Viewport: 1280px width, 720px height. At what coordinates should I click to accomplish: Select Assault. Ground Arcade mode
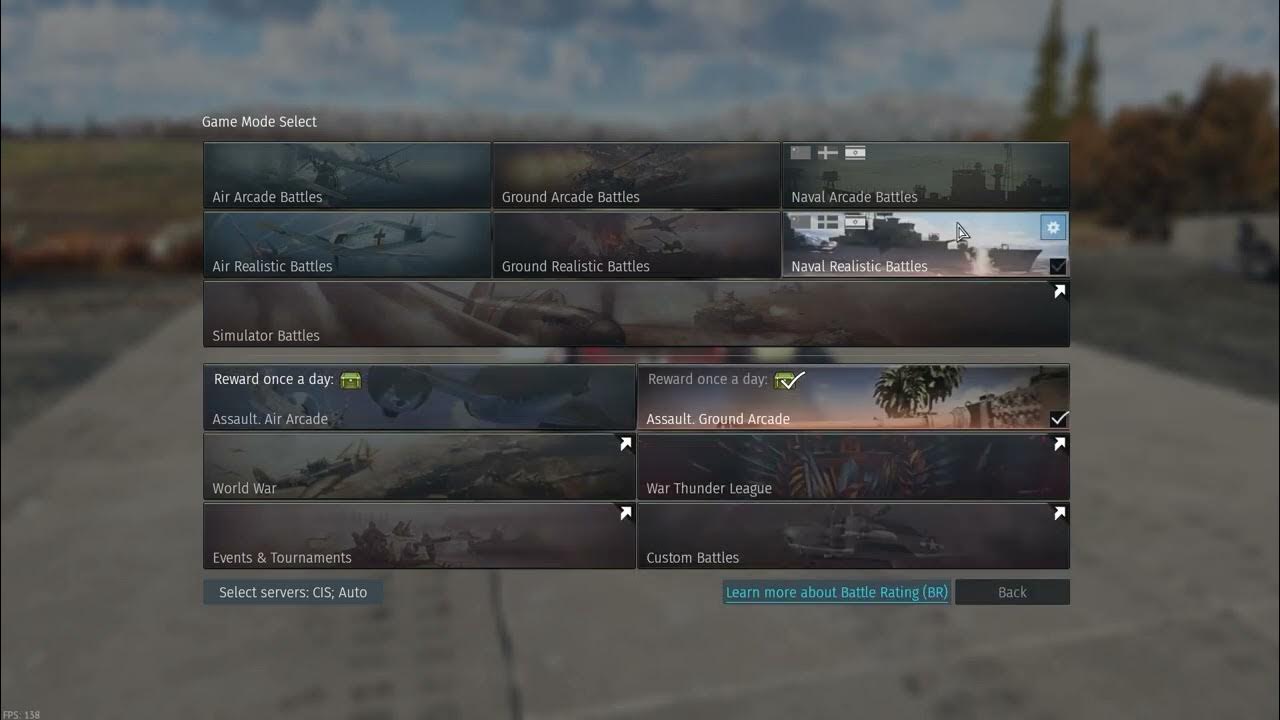[x=852, y=397]
